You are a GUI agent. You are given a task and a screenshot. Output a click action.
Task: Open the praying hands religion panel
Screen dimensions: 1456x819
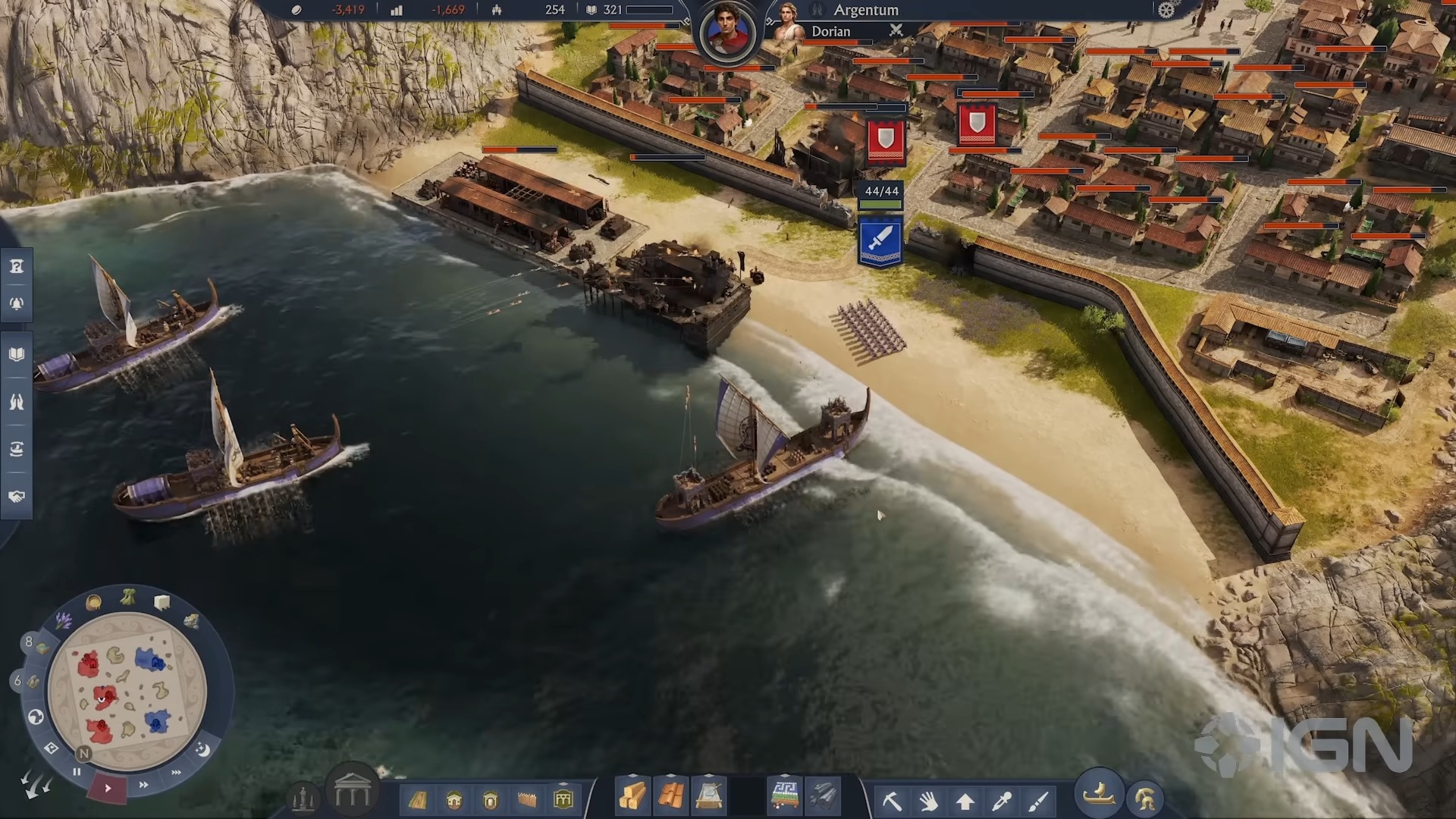pos(17,402)
